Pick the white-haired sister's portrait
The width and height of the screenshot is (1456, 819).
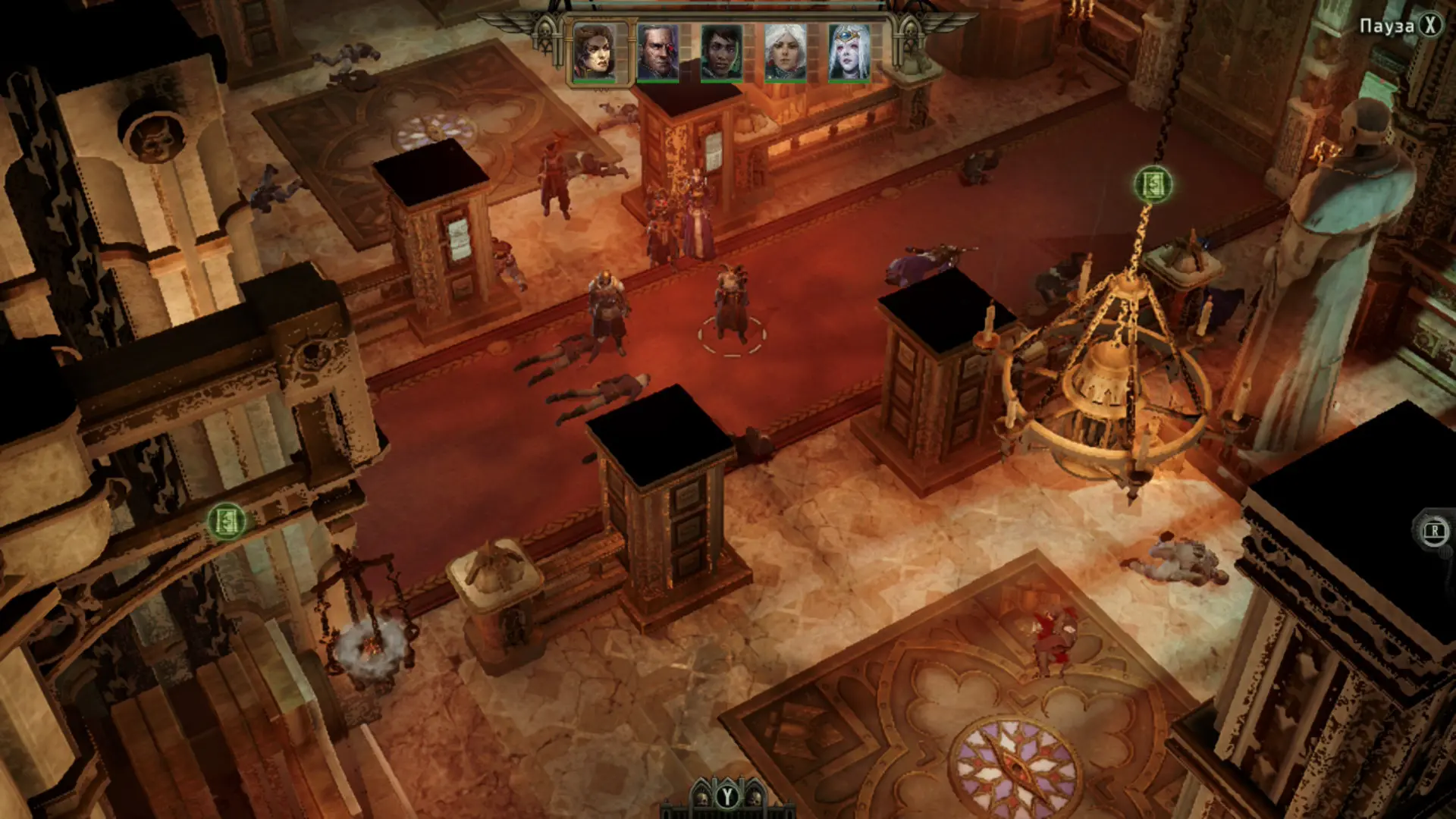(x=785, y=52)
